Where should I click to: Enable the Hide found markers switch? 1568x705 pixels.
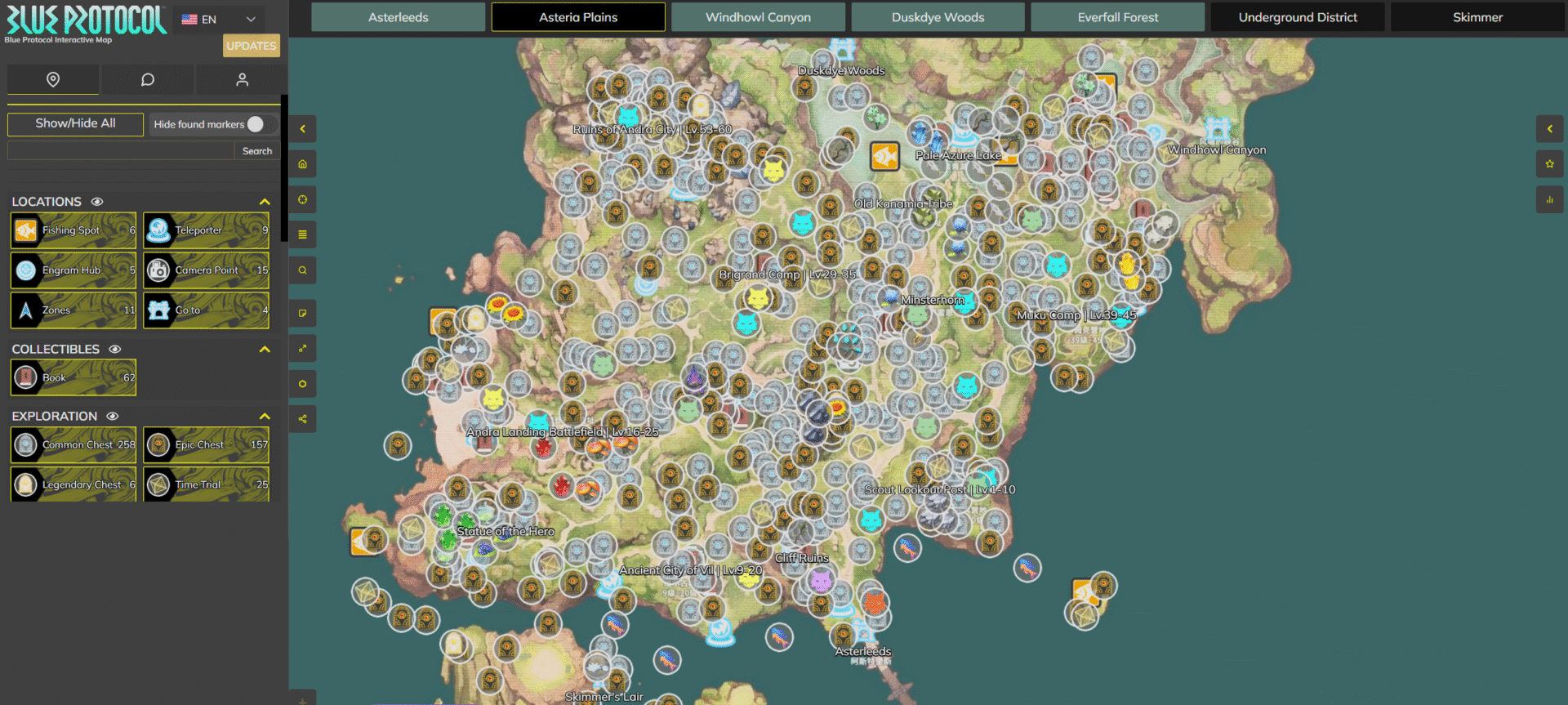pyautogui.click(x=256, y=123)
